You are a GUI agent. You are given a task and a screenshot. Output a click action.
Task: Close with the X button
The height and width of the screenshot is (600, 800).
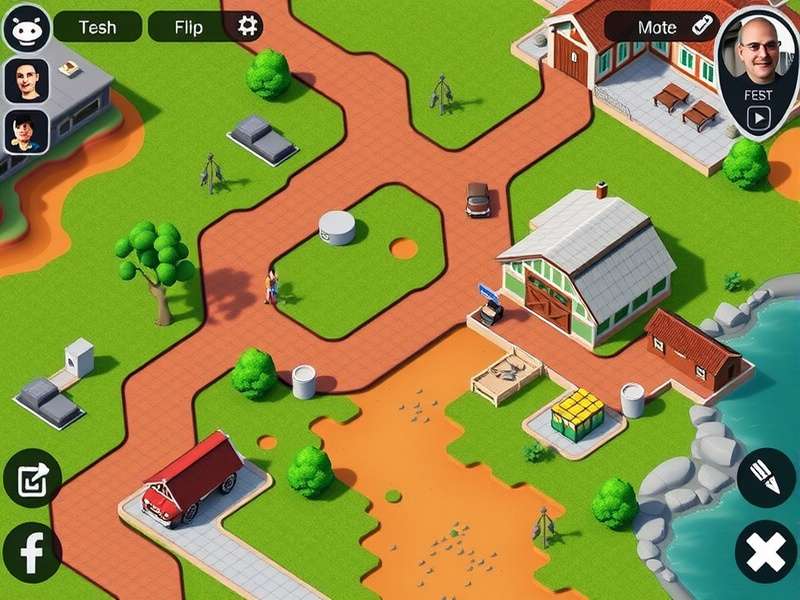tap(766, 552)
